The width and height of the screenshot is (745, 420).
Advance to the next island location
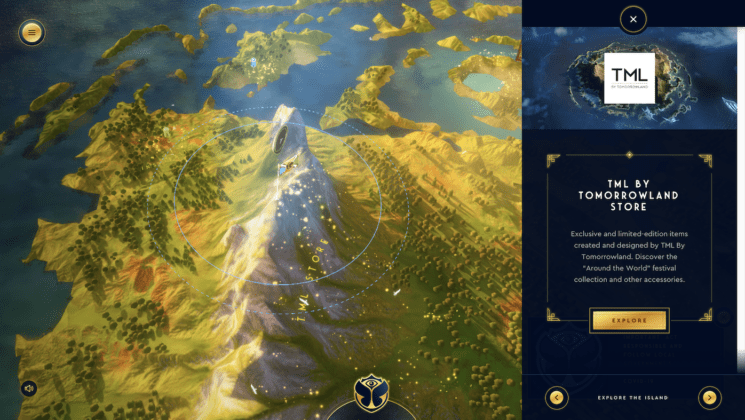point(710,397)
